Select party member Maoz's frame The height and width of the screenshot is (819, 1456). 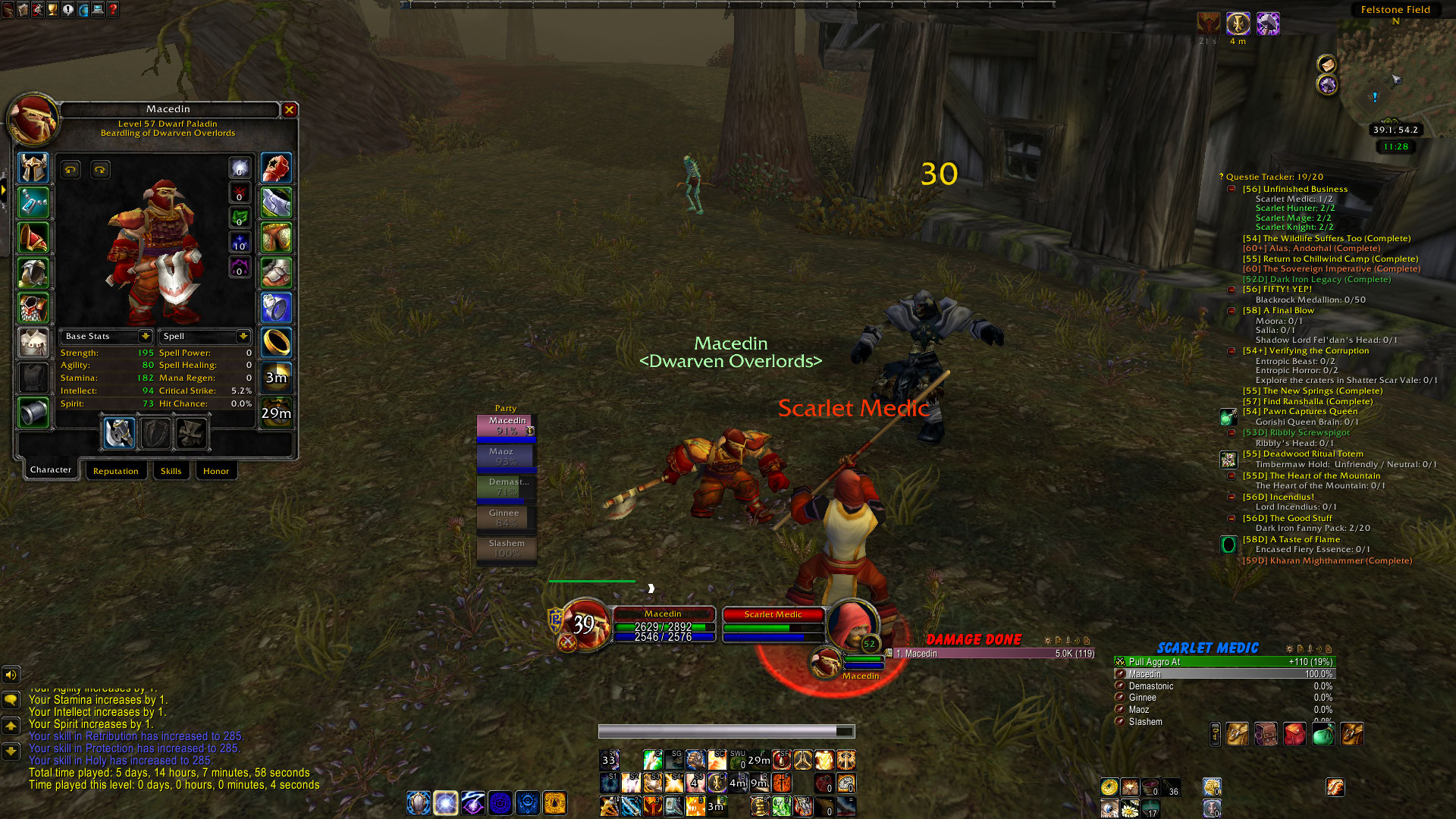(504, 456)
